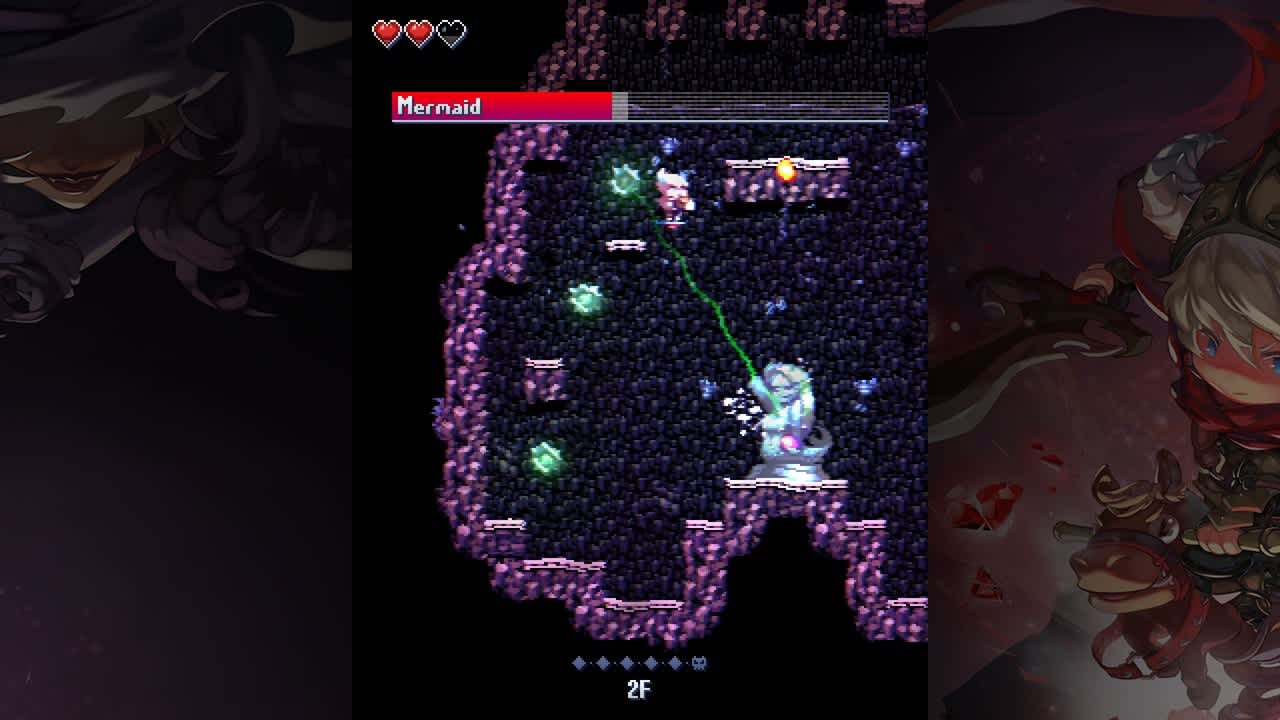Viewport: 1280px width, 720px height.
Task: Click the green glowing orb near the player
Action: 622,180
